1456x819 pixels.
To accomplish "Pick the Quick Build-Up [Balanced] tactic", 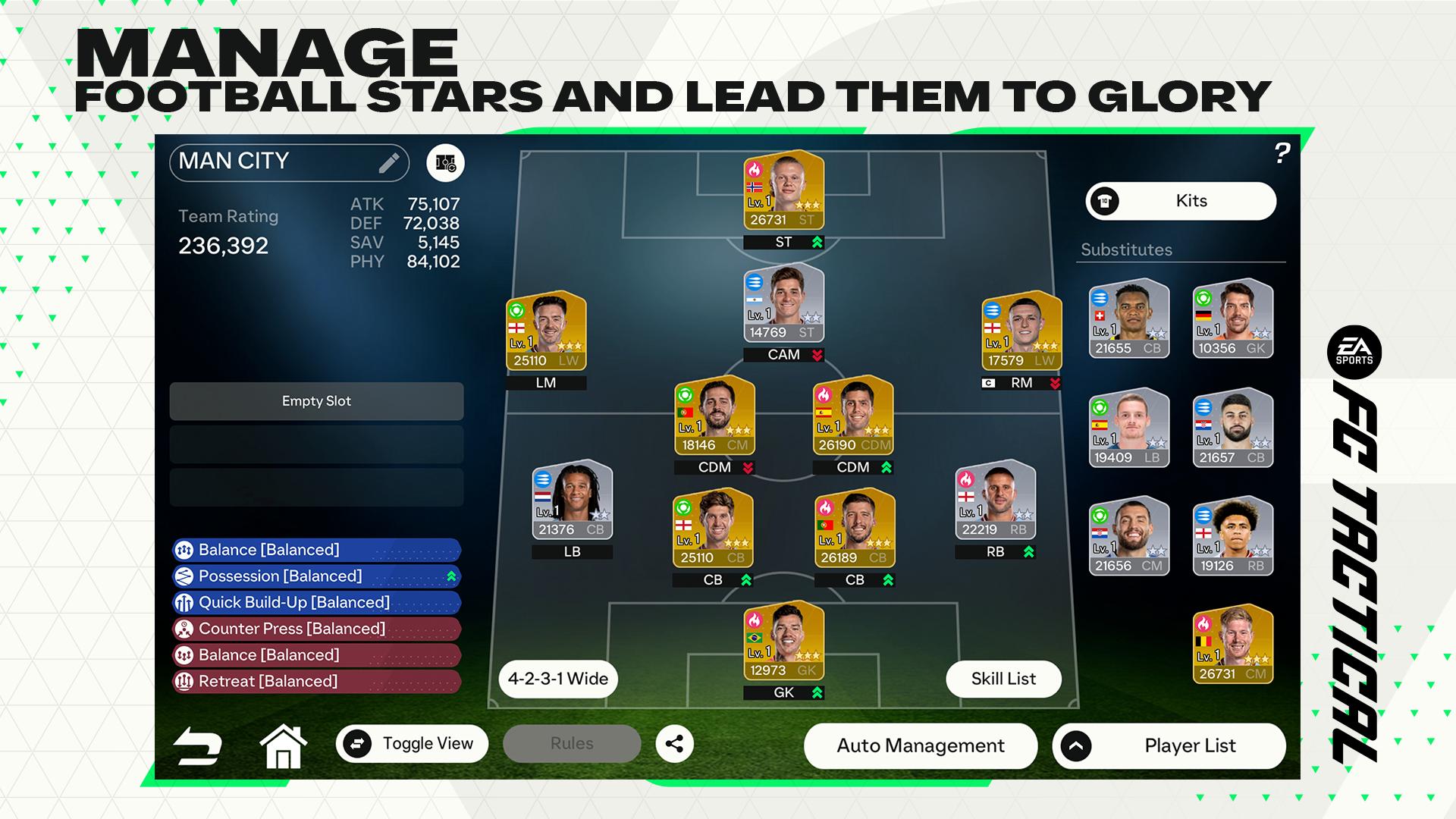I will tap(316, 603).
